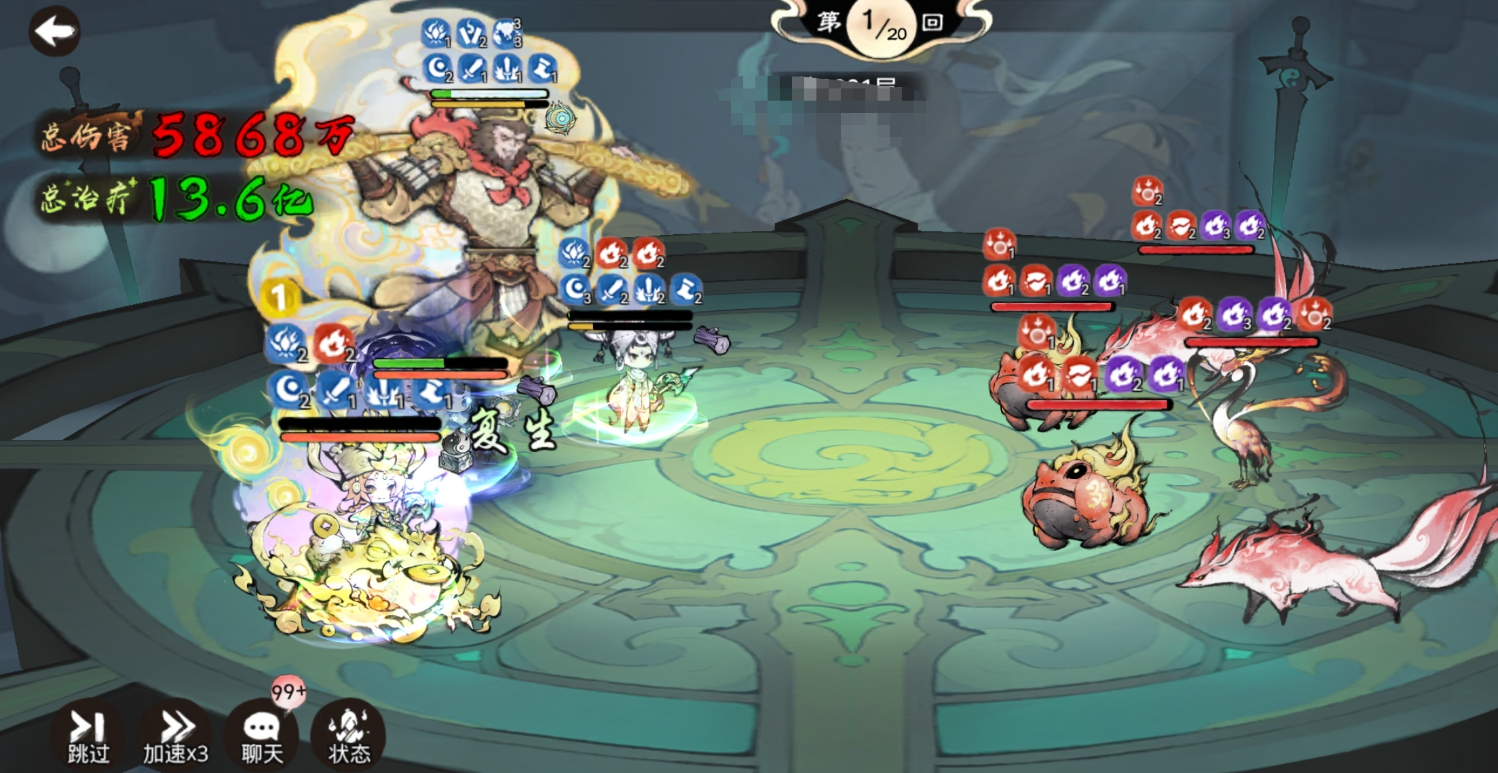
Task: Go back using the arrow button
Action: pyautogui.click(x=54, y=31)
